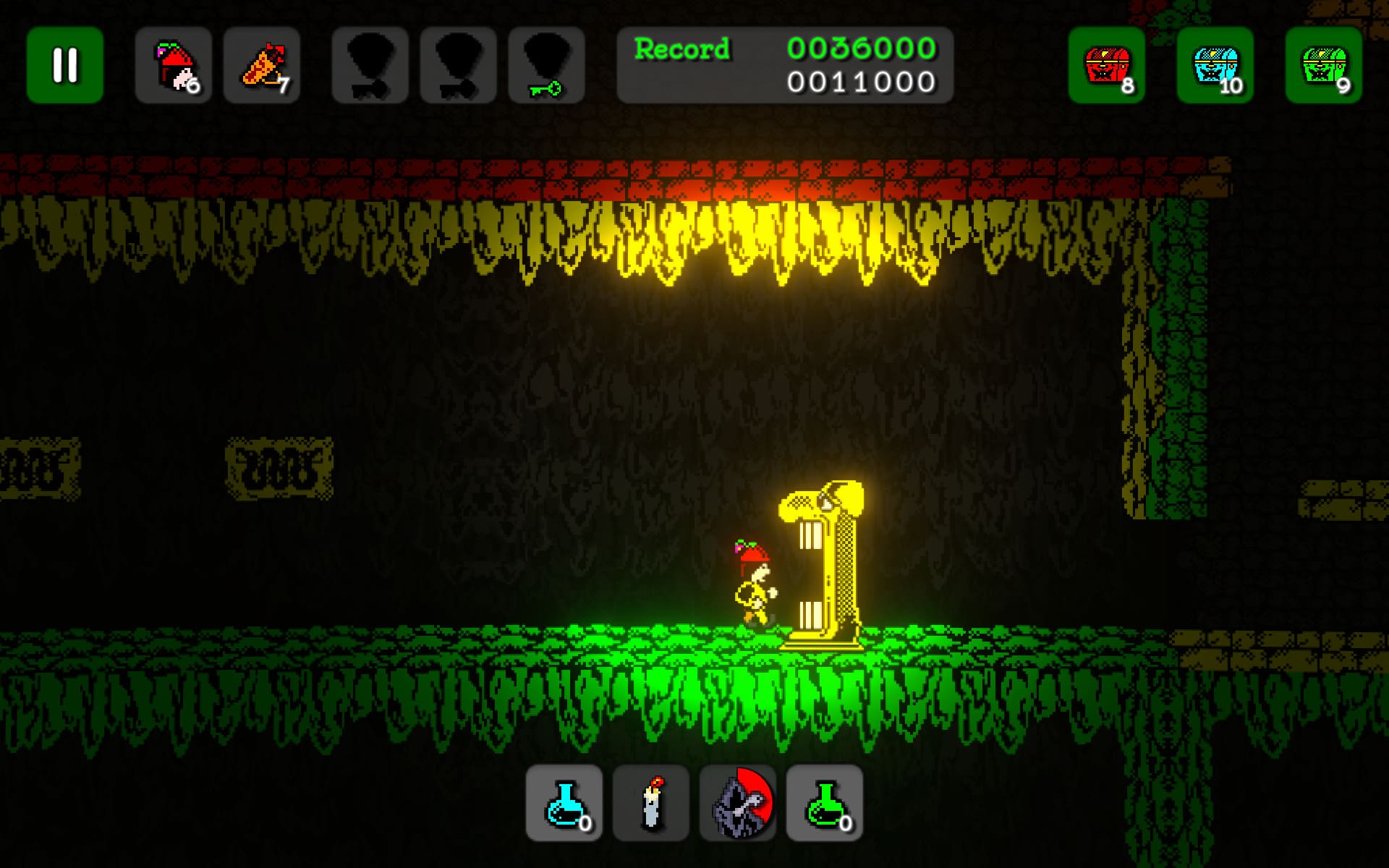Click the current score 0011000
Image resolution: width=1389 pixels, height=868 pixels.
(x=860, y=82)
